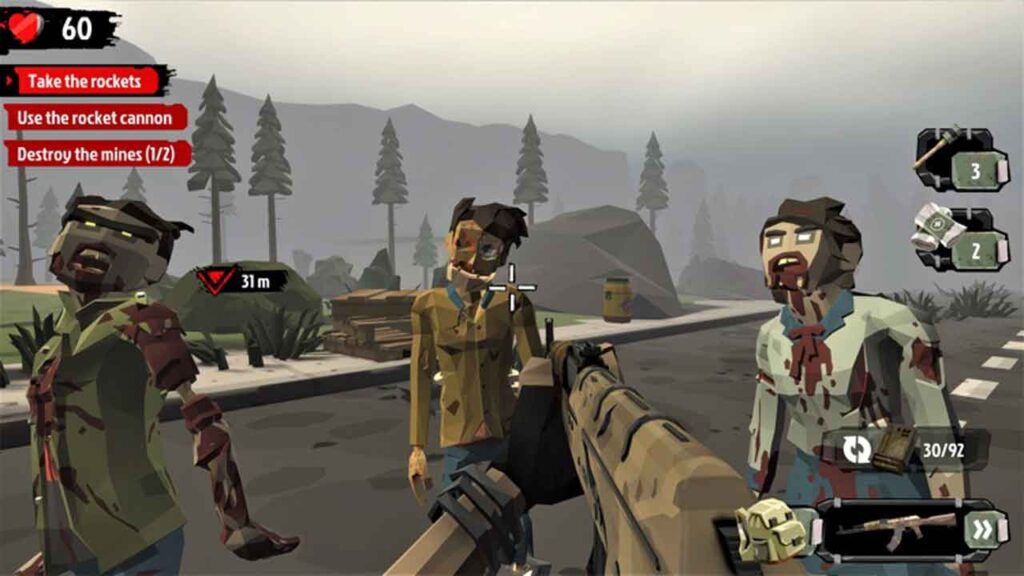The image size is (1024, 576).
Task: Select the 'Take the rockets' objective
Action: pyautogui.click(x=87, y=81)
